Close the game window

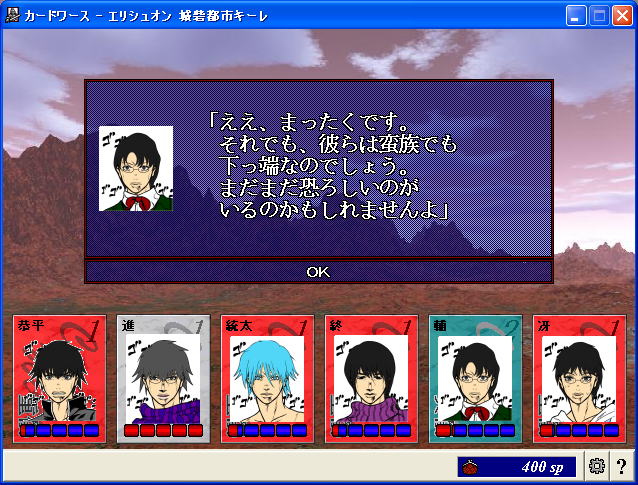point(621,15)
